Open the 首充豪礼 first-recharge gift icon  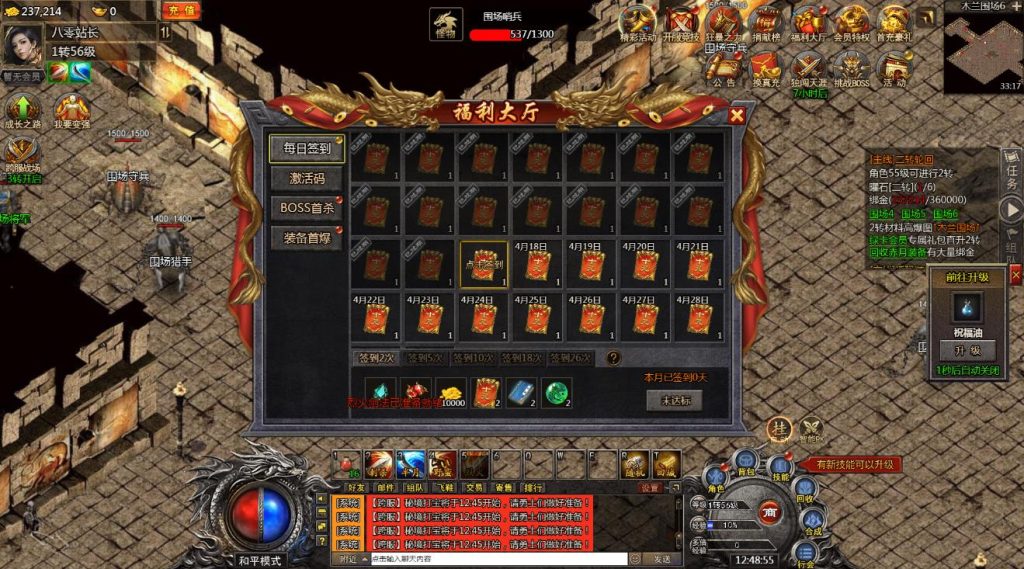click(x=892, y=23)
